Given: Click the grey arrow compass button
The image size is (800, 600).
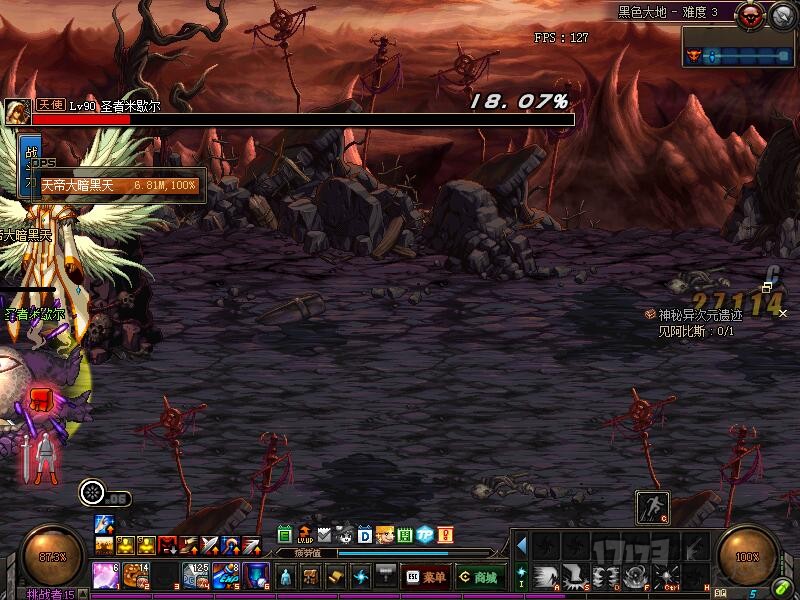Looking at the screenshot, I should [781, 15].
